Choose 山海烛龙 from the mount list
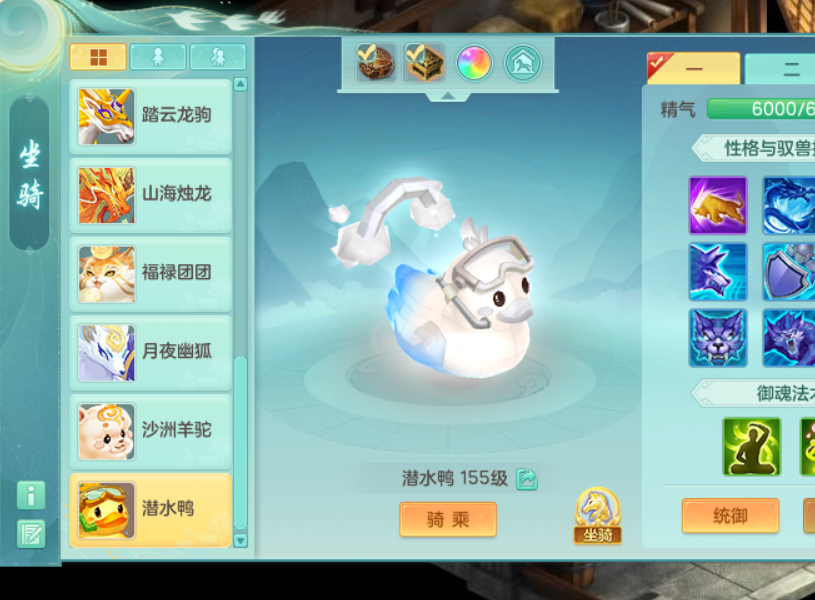Viewport: 815px width, 600px height. pyautogui.click(x=151, y=194)
